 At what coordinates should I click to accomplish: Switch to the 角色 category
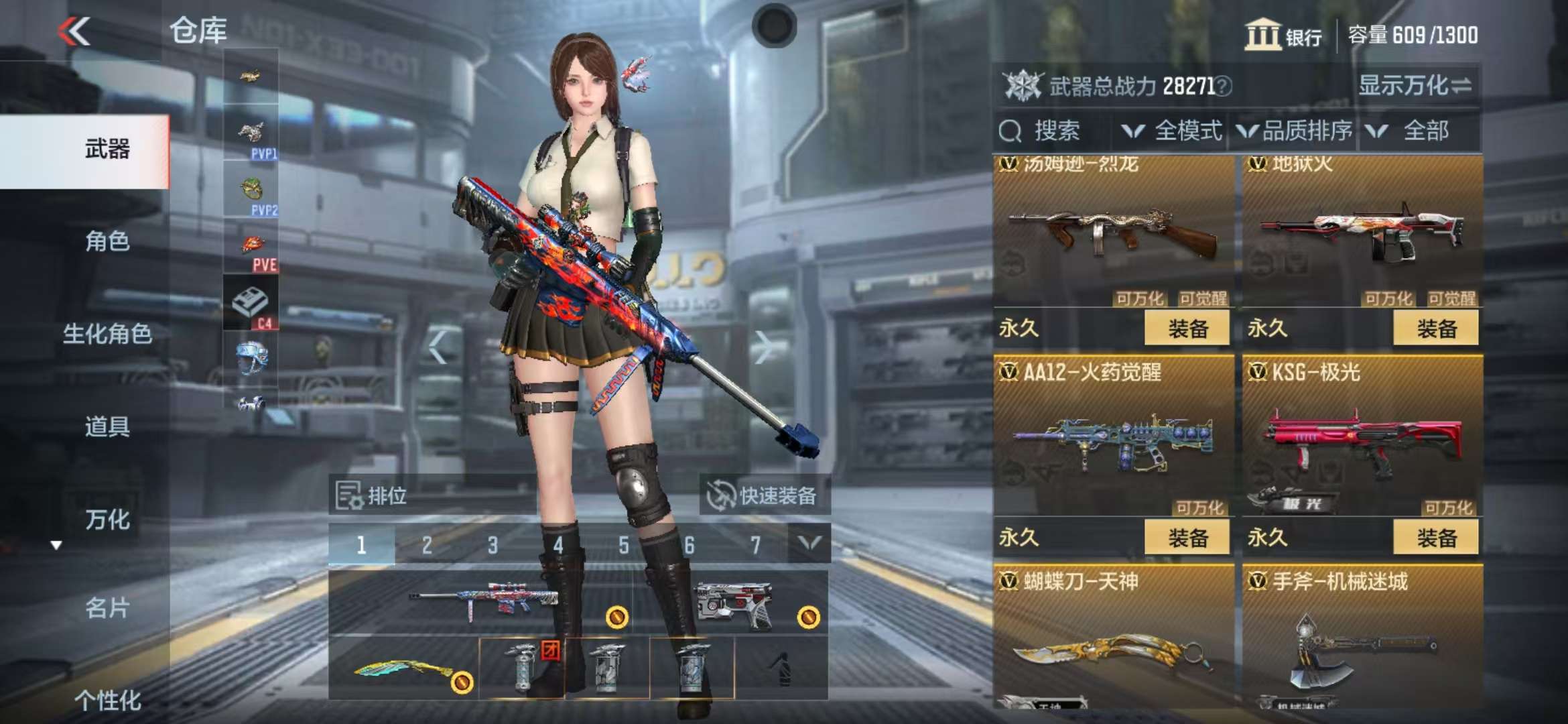(x=107, y=241)
